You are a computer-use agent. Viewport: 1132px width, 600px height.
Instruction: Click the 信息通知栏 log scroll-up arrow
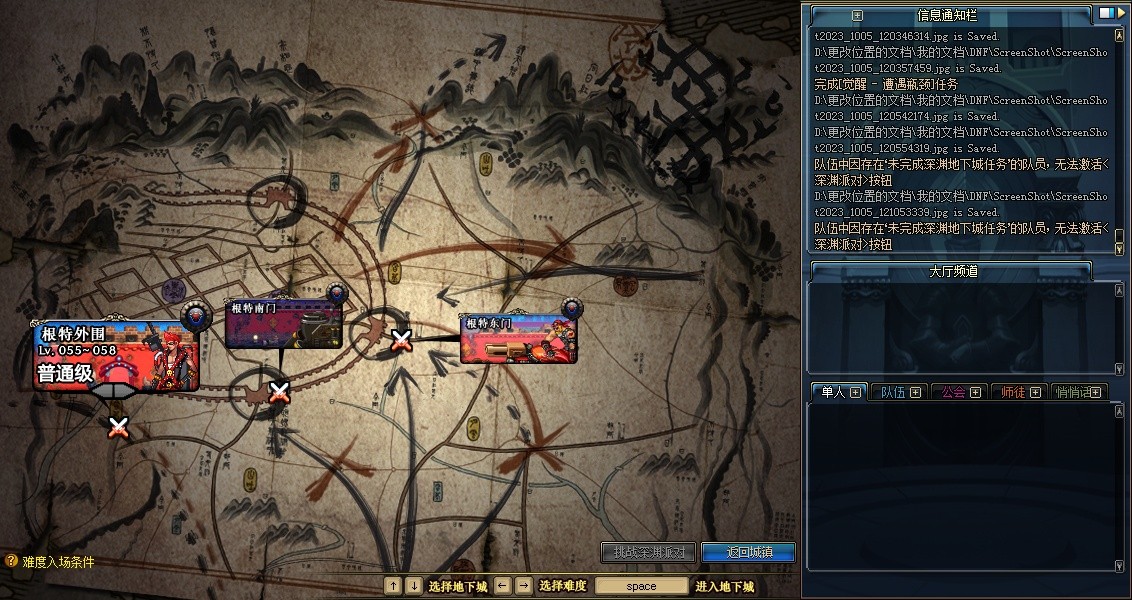point(1120,34)
